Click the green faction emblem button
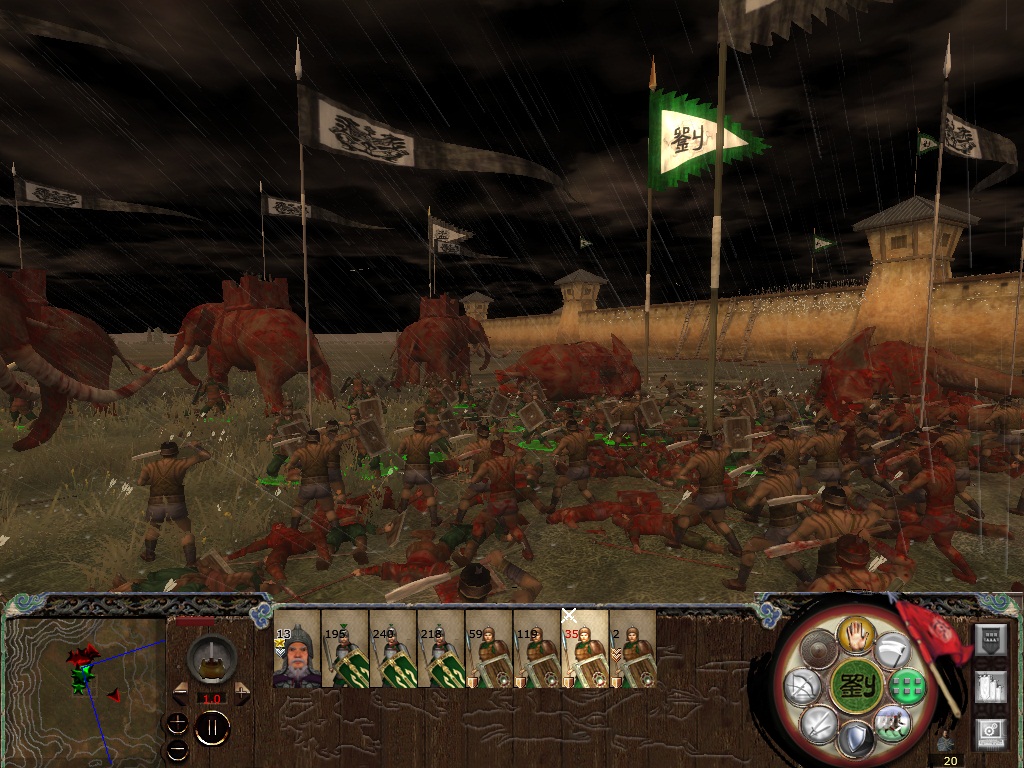This screenshot has height=768, width=1024. coord(854,686)
